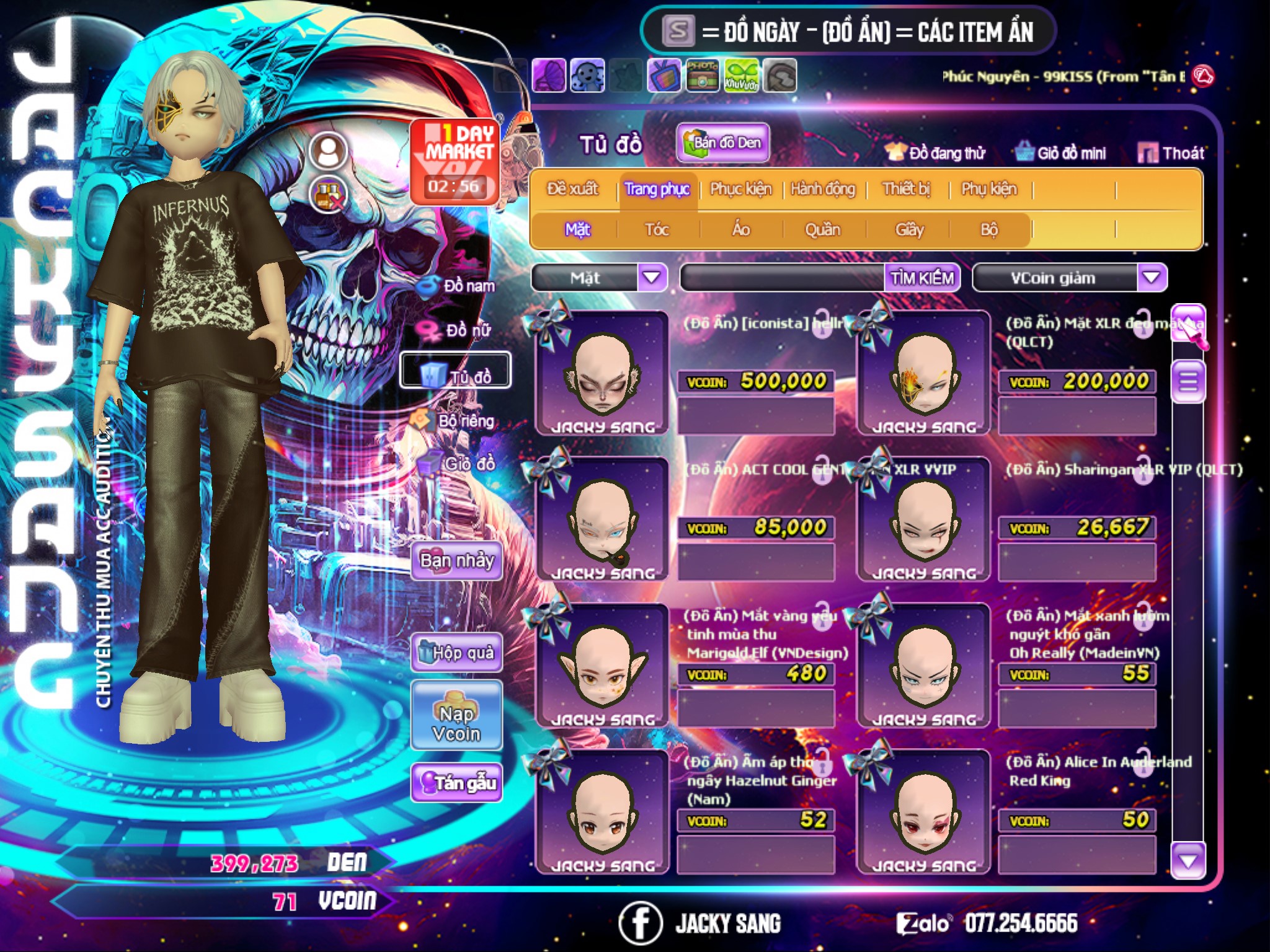This screenshot has width=1270, height=952.
Task: Show Đồ đang thử items
Action: coord(936,153)
